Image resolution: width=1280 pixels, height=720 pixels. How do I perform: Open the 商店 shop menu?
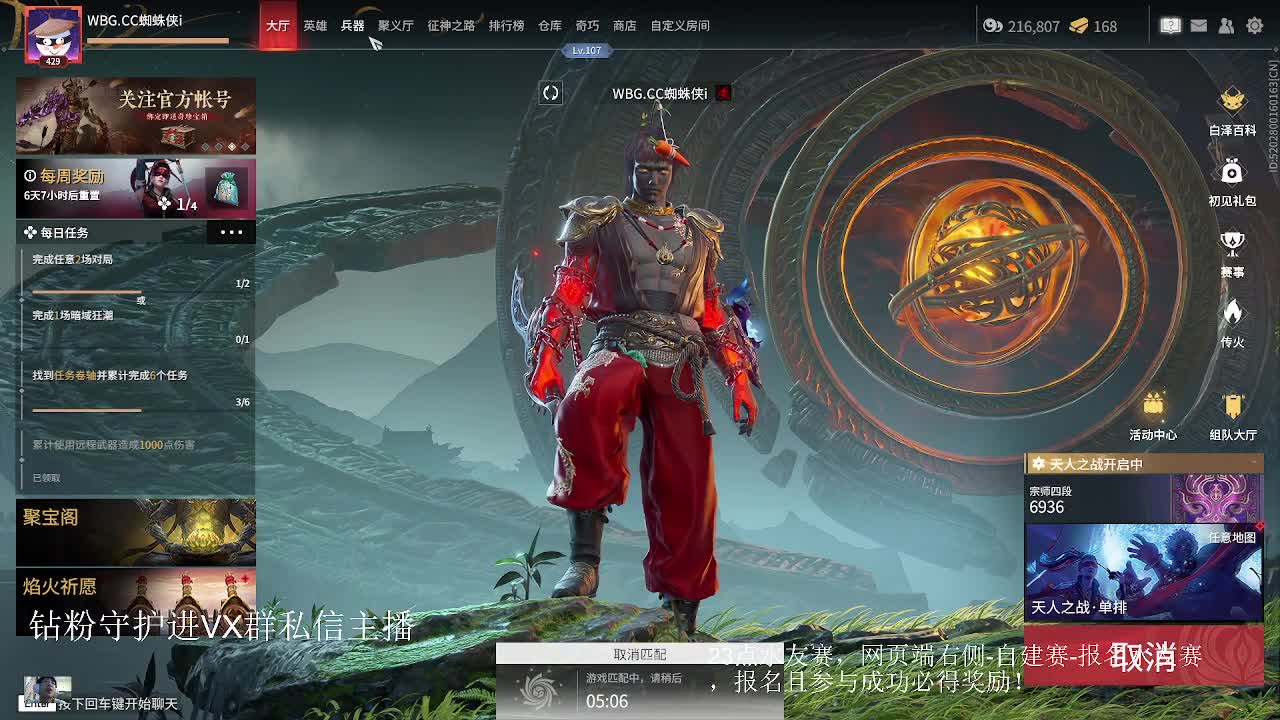pos(622,26)
